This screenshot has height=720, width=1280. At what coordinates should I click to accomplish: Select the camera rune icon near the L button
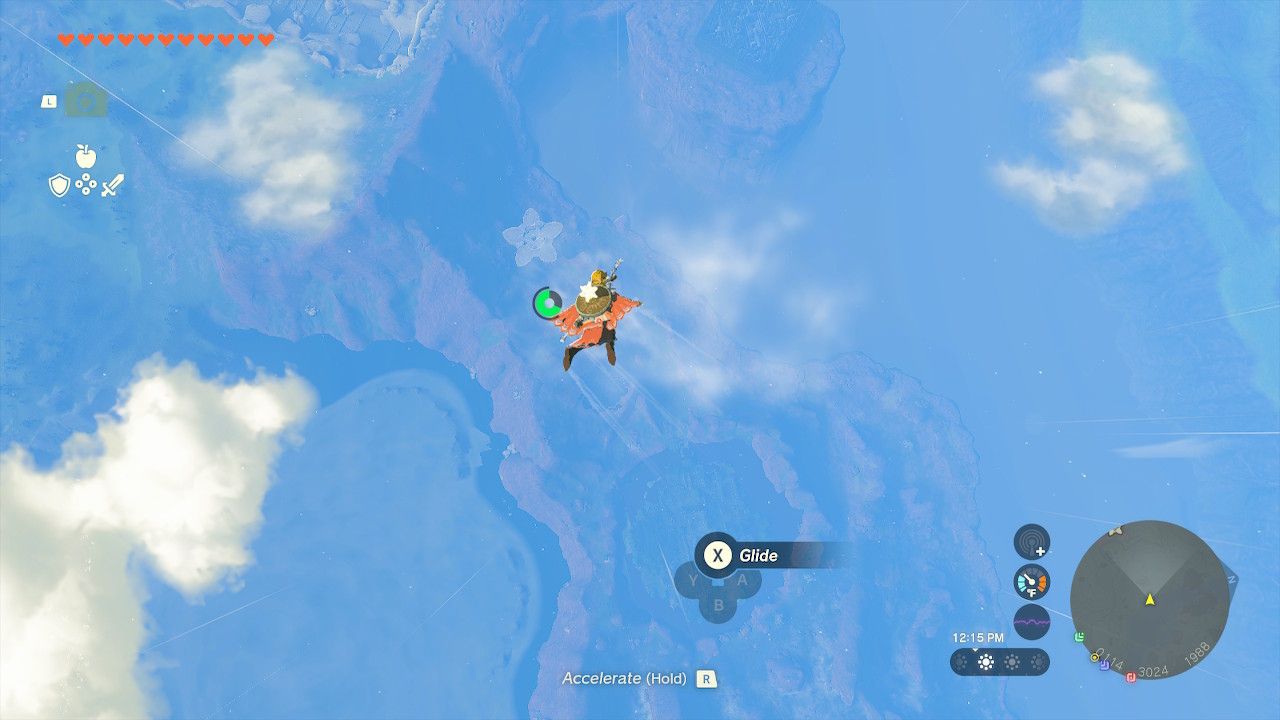[x=85, y=100]
